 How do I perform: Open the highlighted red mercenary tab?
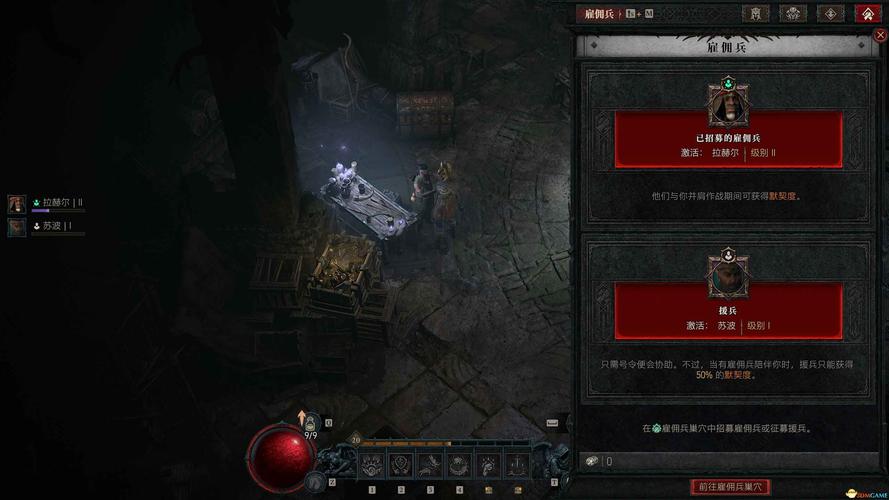click(x=867, y=14)
